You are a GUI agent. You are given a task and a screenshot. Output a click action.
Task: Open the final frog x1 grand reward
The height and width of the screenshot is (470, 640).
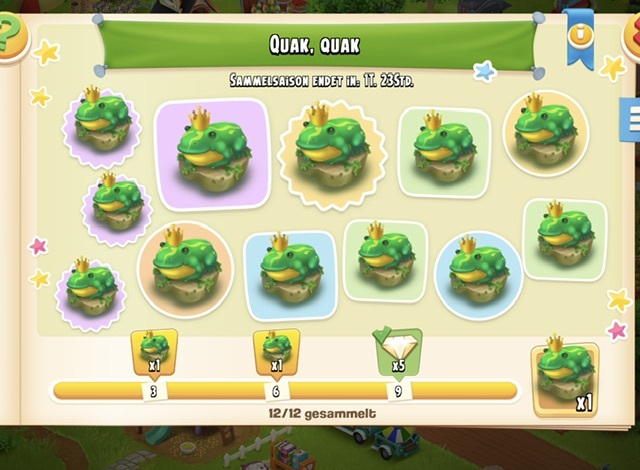pyautogui.click(x=565, y=378)
